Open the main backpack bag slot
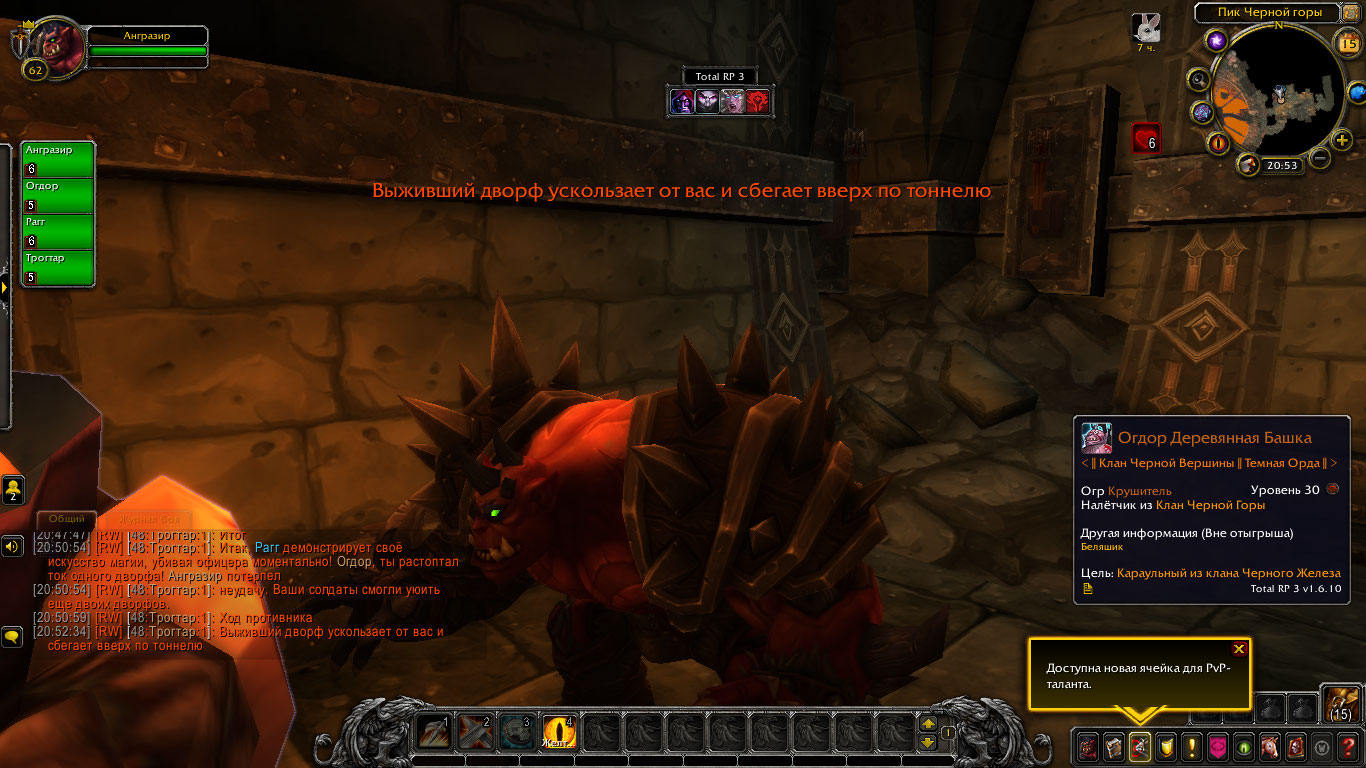 pyautogui.click(x=1341, y=703)
